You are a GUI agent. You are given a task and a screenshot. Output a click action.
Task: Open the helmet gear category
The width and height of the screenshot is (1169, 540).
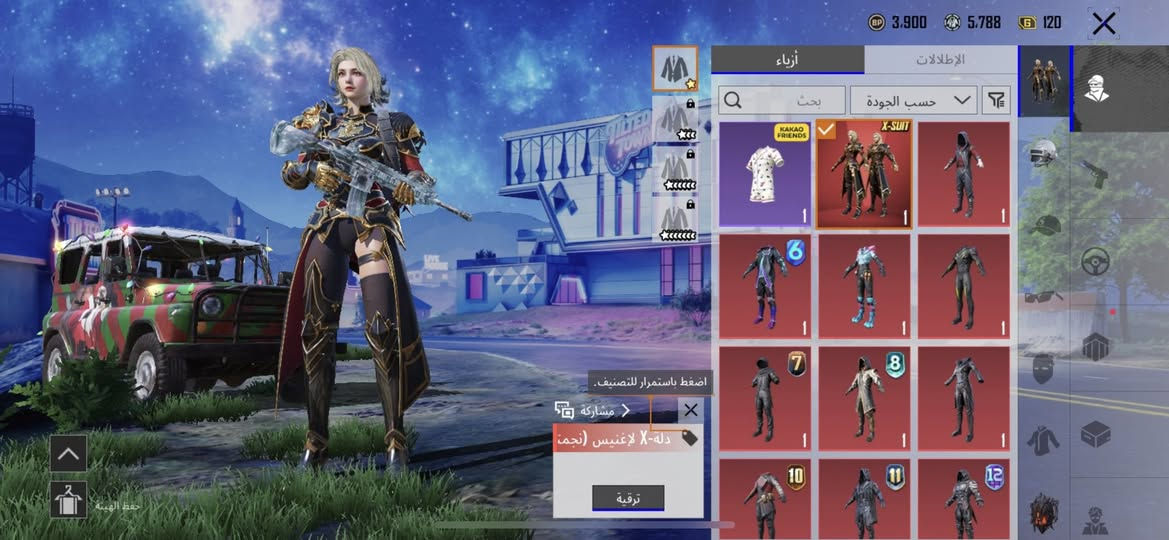pos(1044,154)
